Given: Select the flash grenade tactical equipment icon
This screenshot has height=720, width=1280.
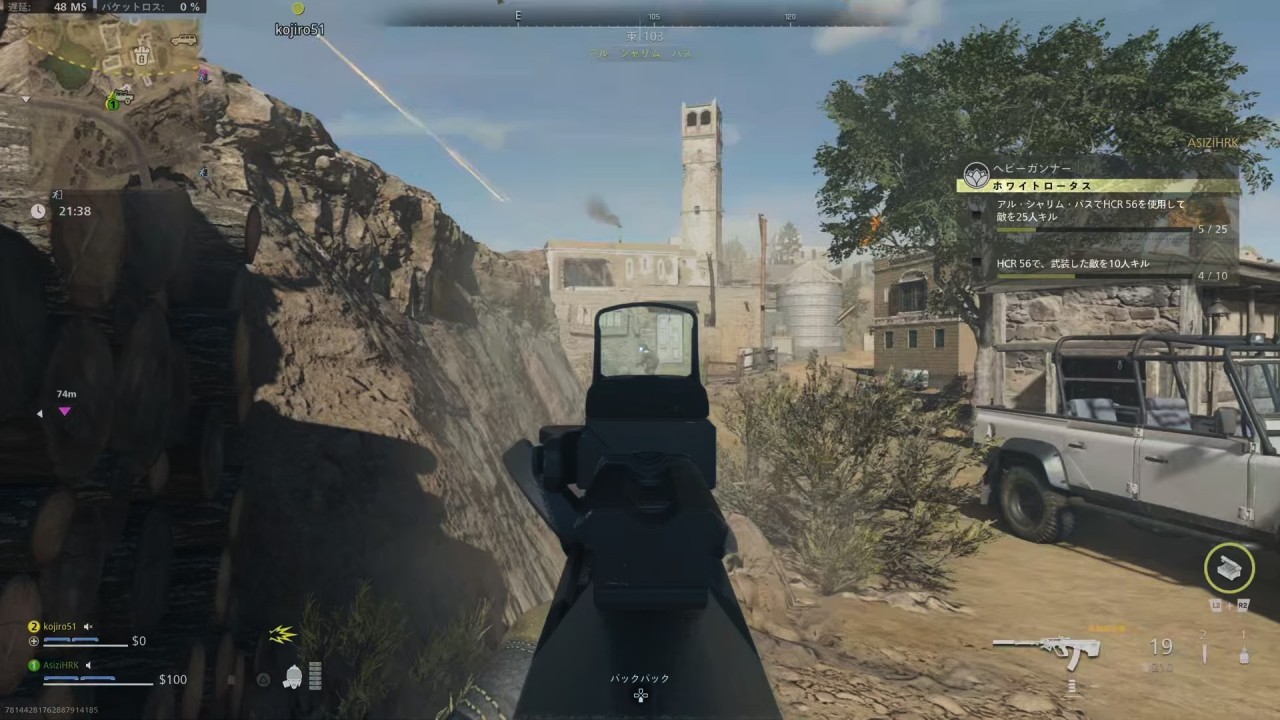Looking at the screenshot, I should click(x=1243, y=654).
